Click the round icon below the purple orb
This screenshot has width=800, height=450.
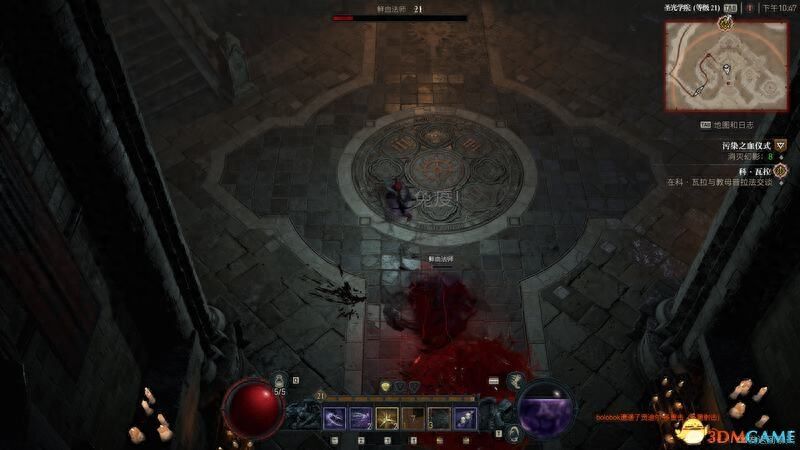pos(513,432)
